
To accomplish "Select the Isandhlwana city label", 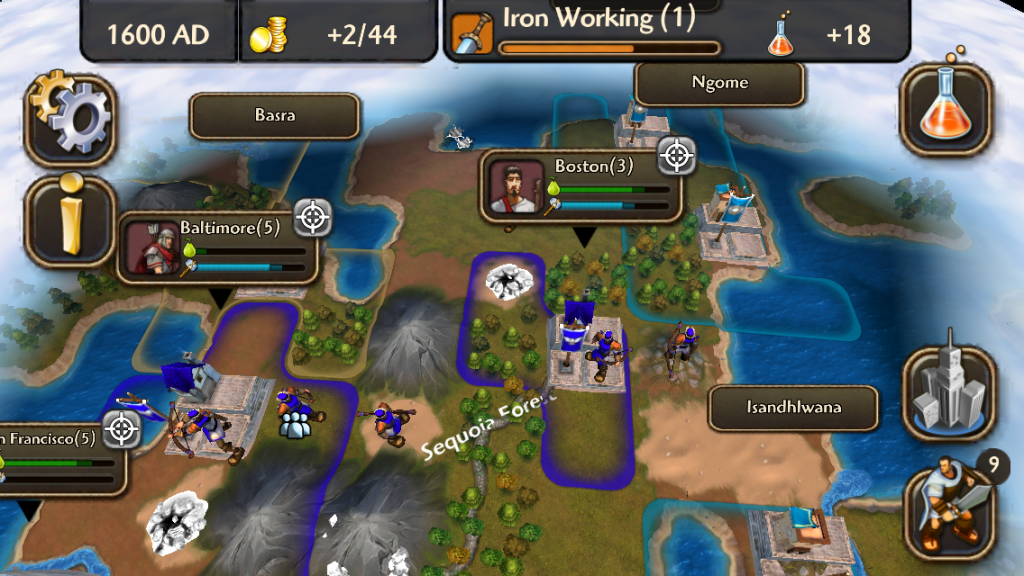I will click(793, 408).
